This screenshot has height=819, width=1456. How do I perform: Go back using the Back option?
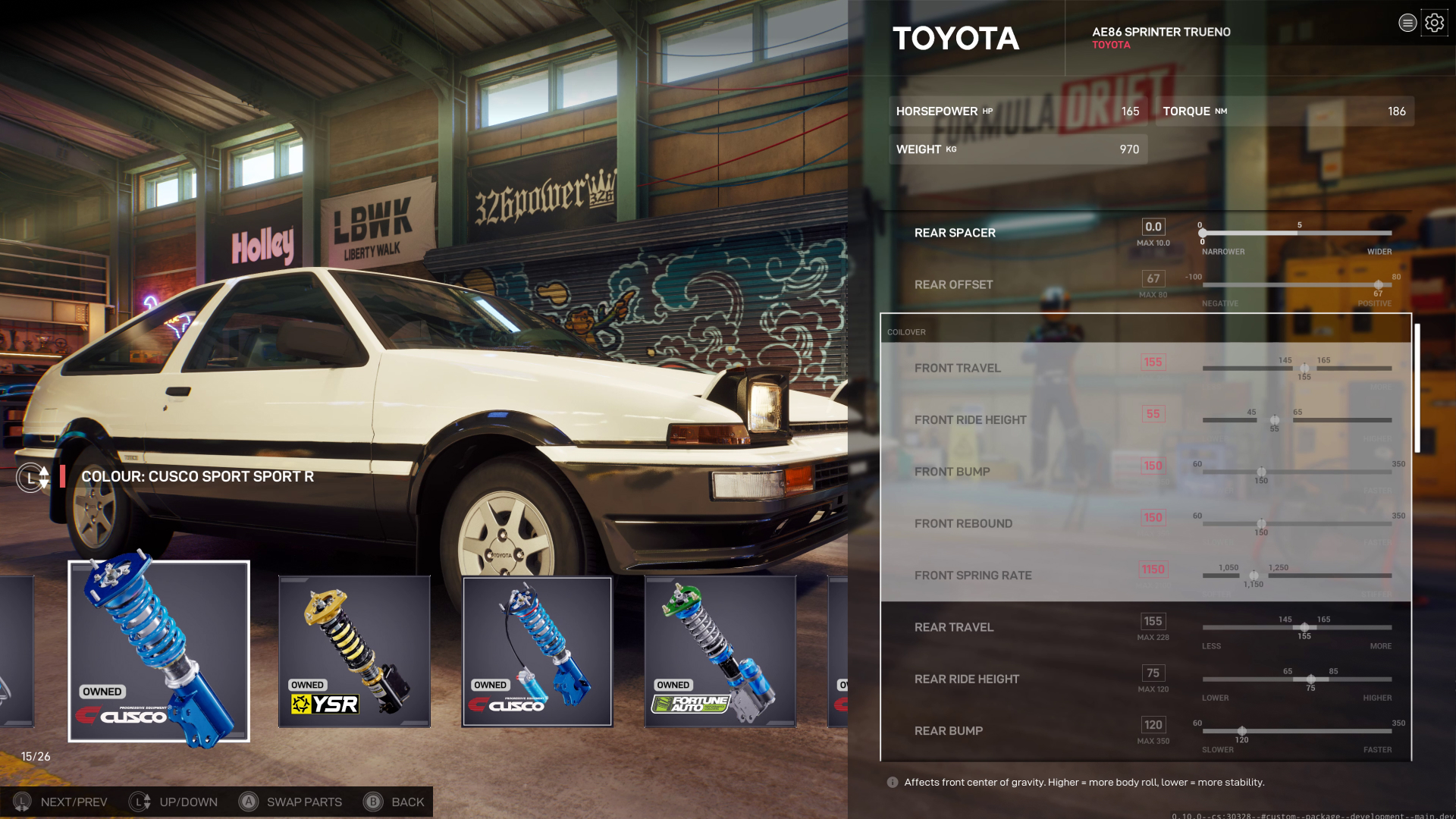click(x=394, y=802)
